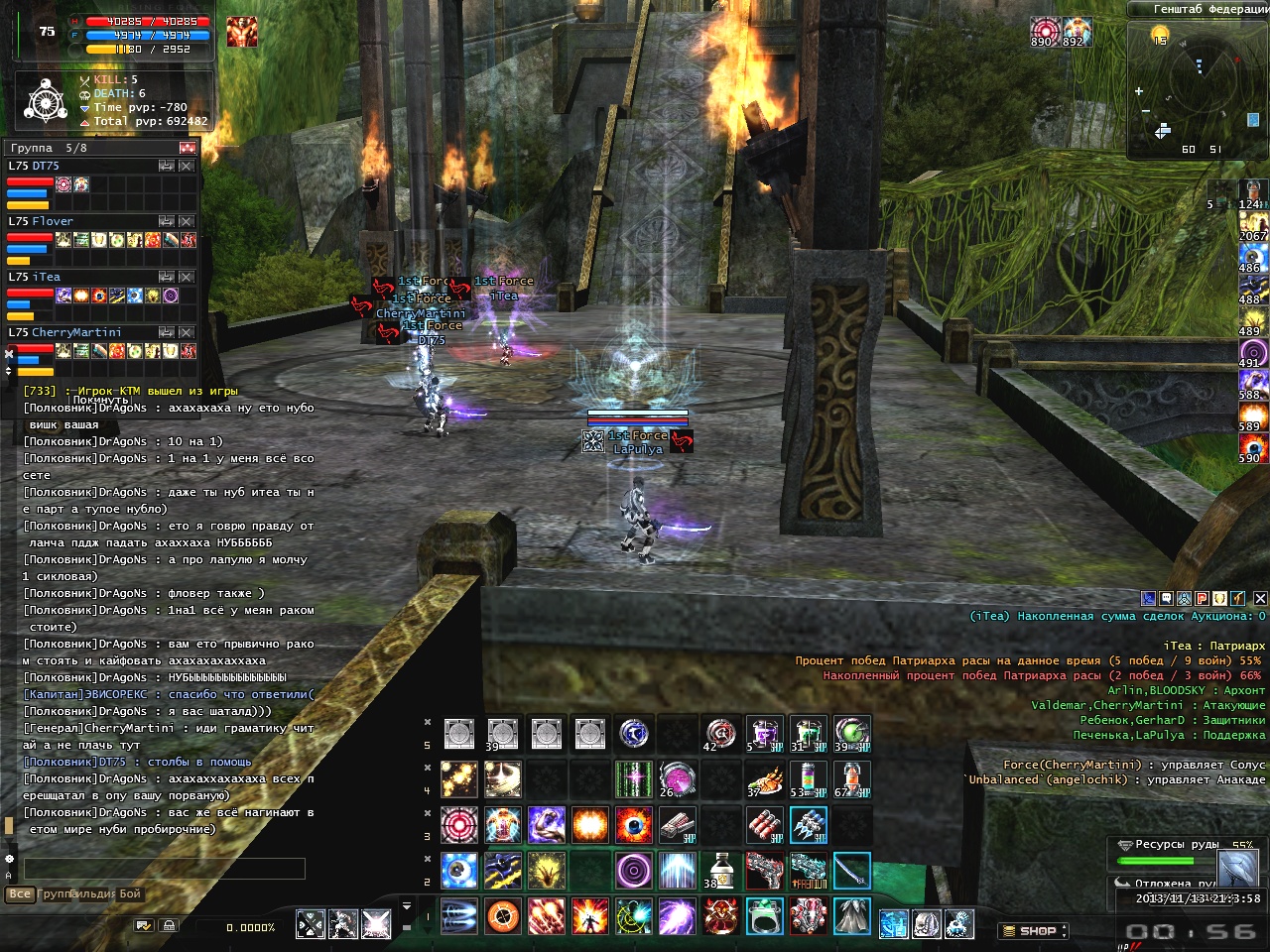Screen dimensions: 1270x952
Task: Activate the red demon mask skill
Action: pyautogui.click(x=721, y=916)
